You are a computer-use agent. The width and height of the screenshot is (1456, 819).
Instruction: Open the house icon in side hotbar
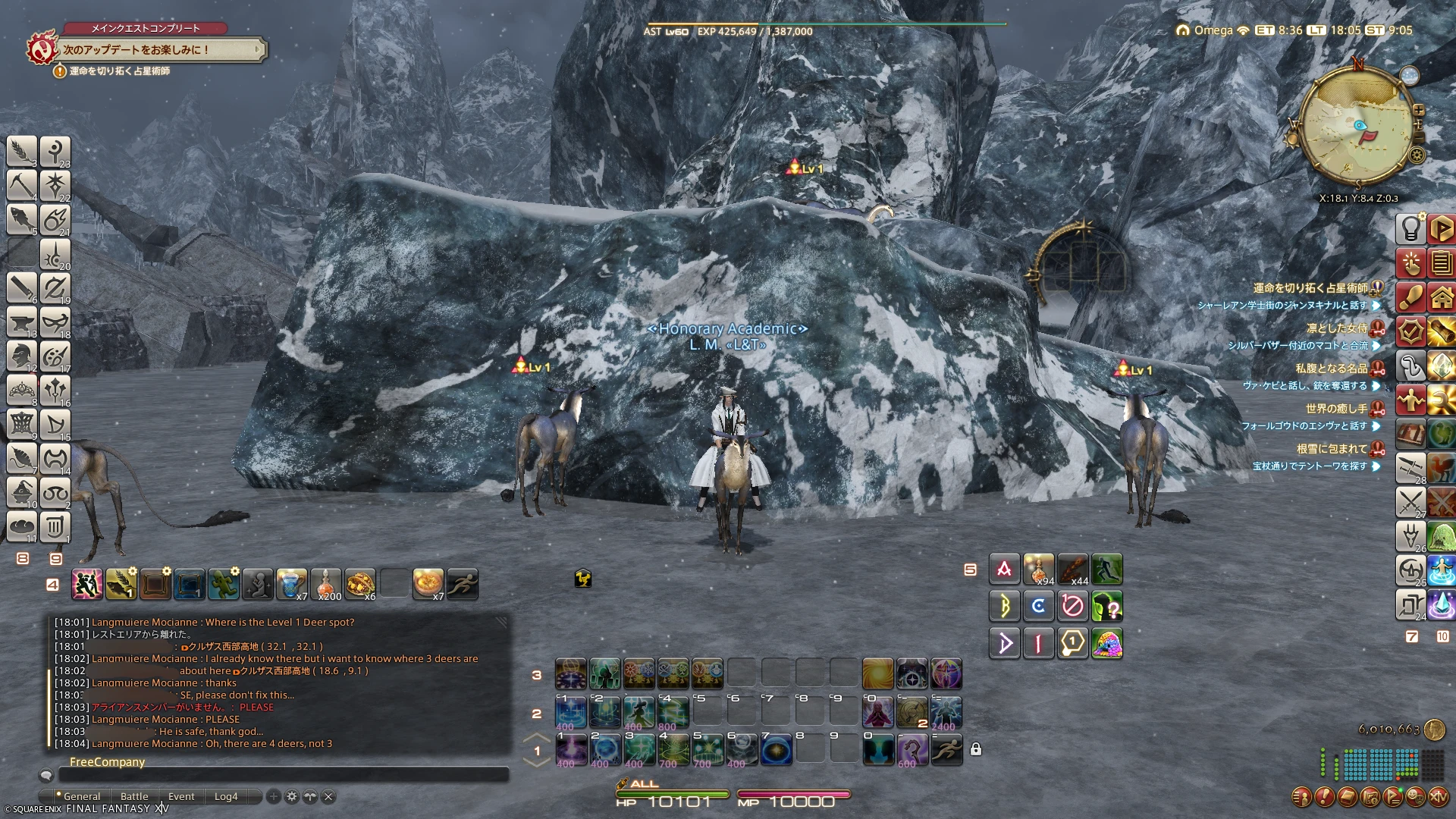(x=1441, y=297)
